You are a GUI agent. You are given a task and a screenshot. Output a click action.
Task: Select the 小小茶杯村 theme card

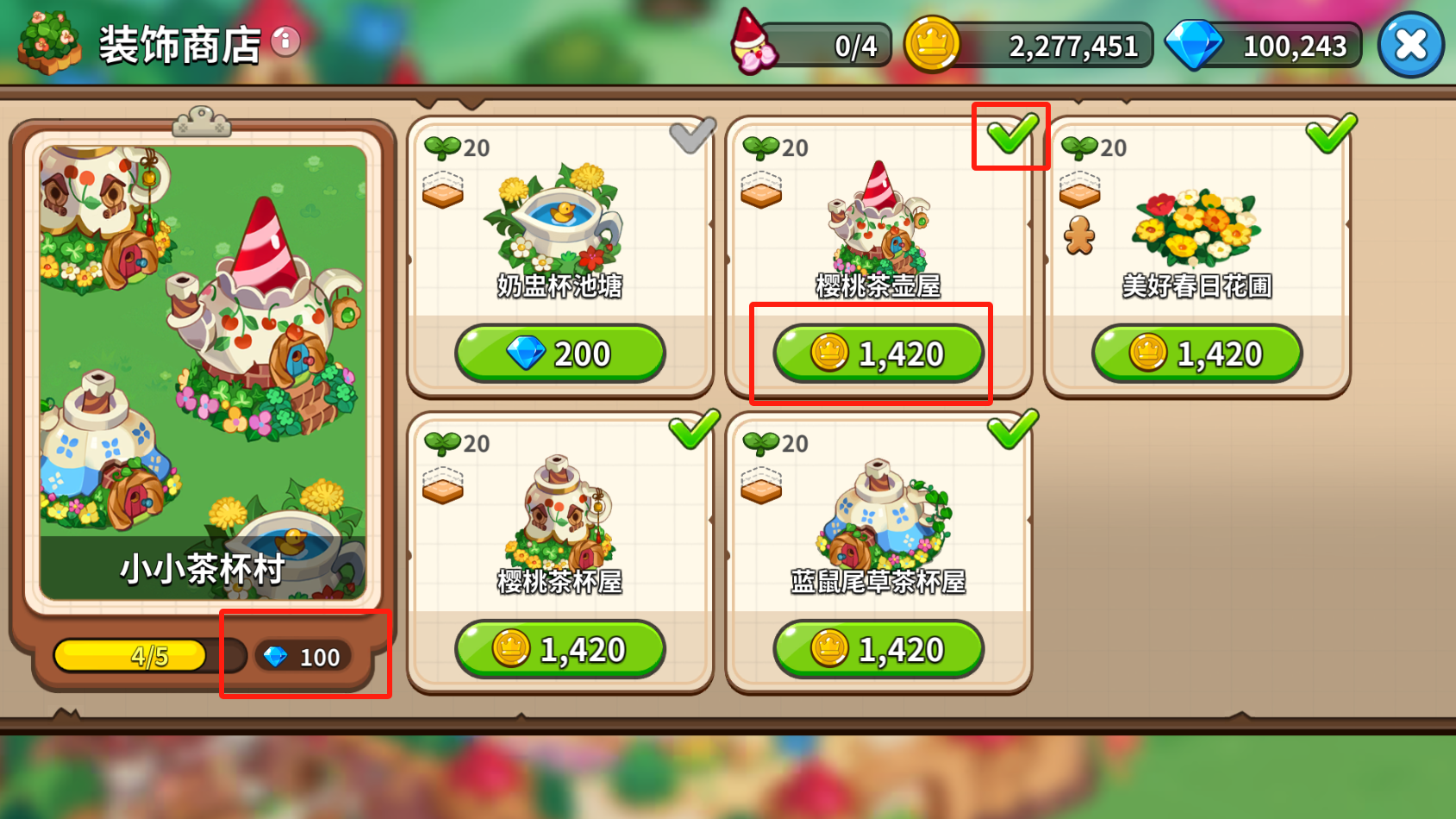pyautogui.click(x=203, y=371)
